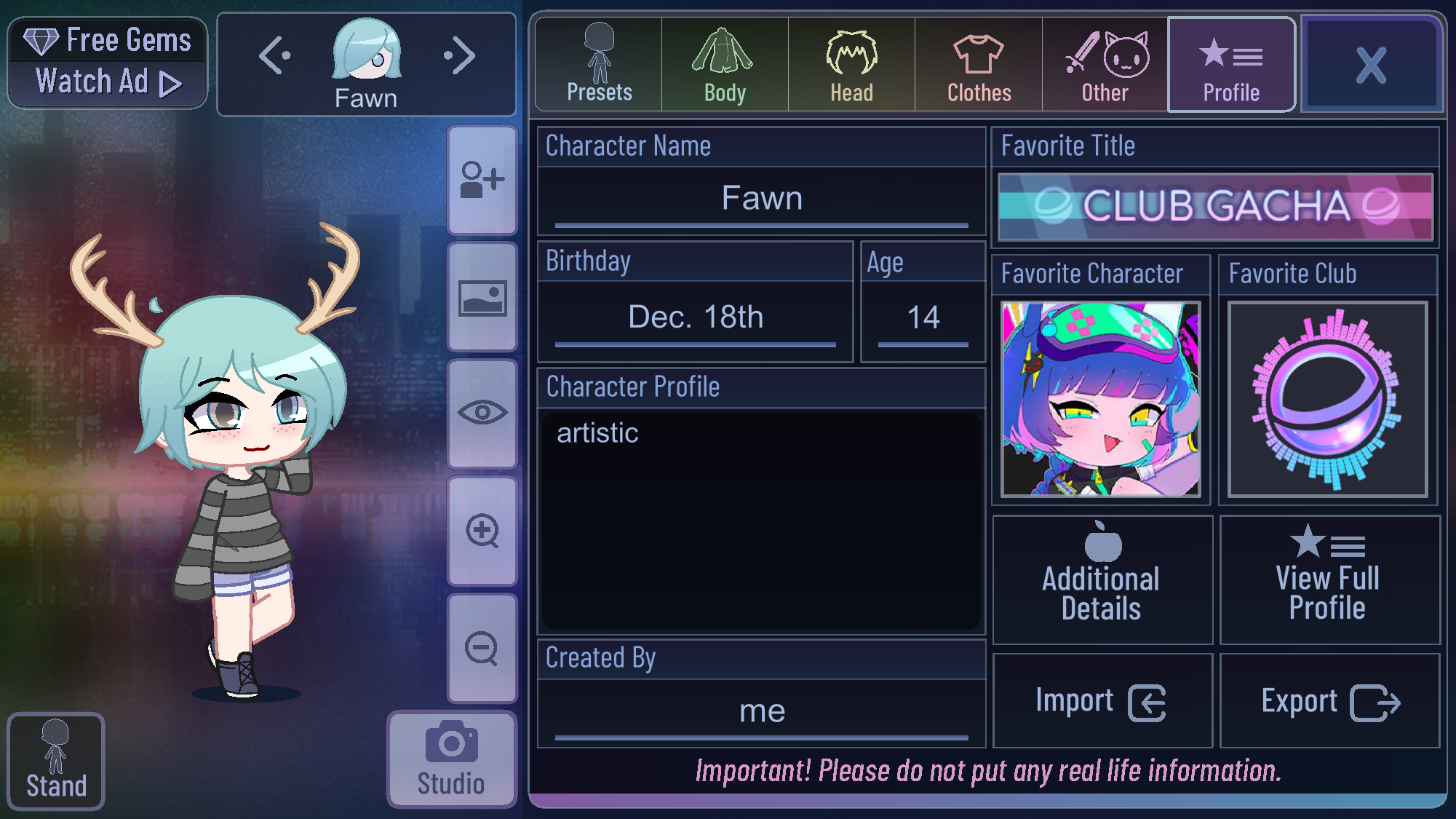Change the Club Gacha favorite title
1456x819 pixels.
coord(1215,207)
